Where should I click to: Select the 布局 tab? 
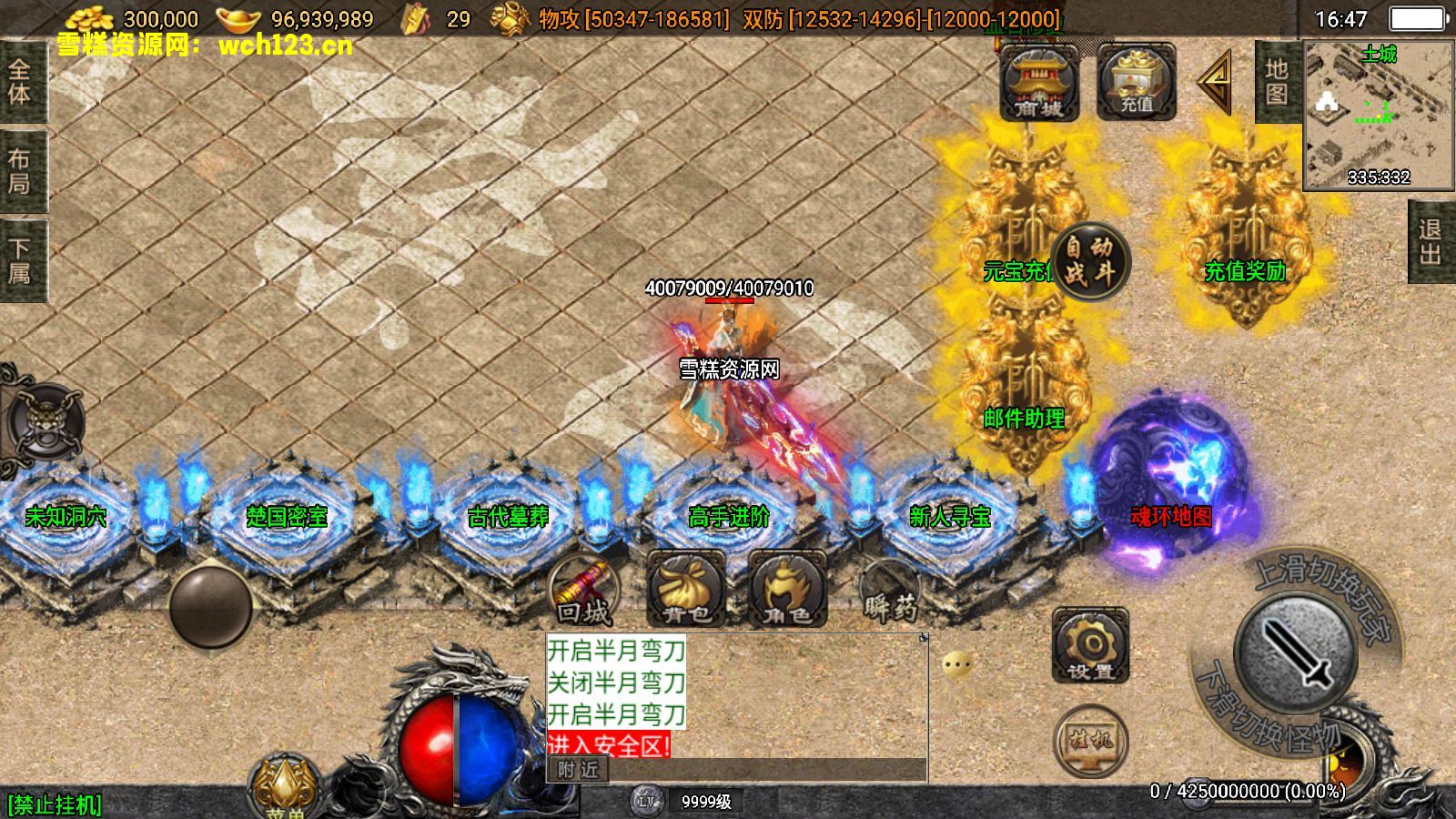(x=20, y=171)
